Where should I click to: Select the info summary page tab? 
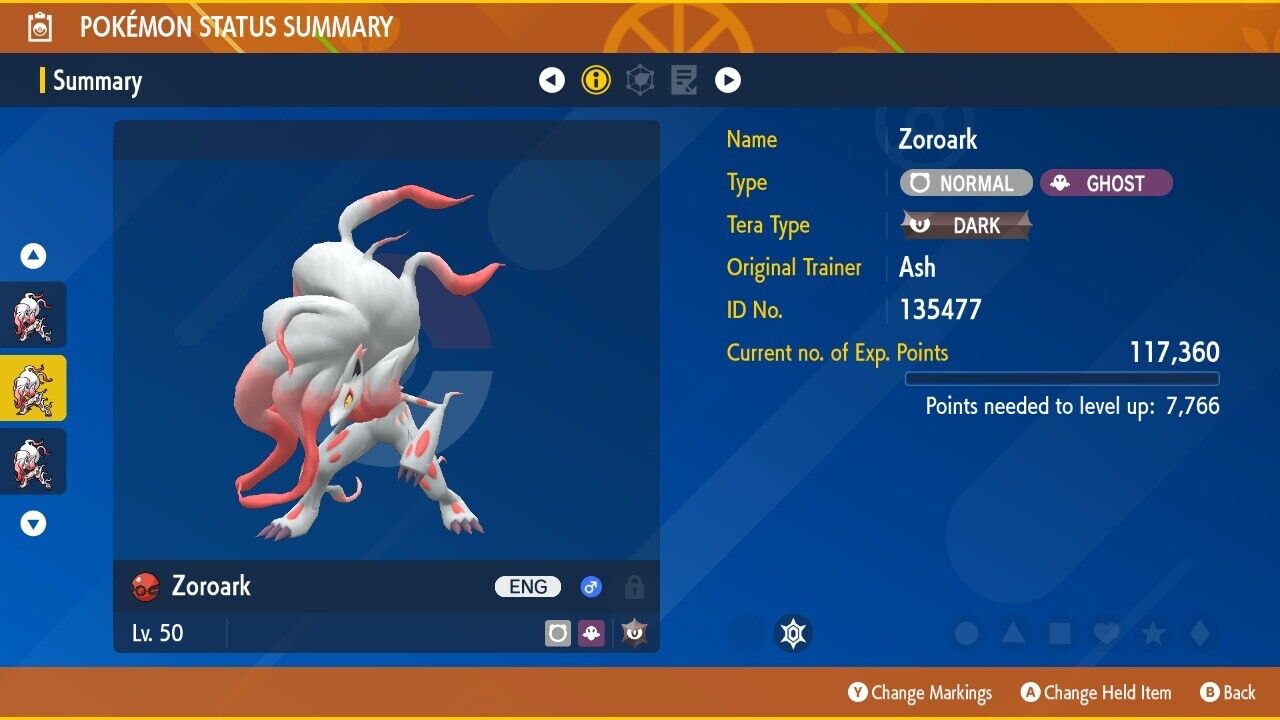click(x=596, y=80)
